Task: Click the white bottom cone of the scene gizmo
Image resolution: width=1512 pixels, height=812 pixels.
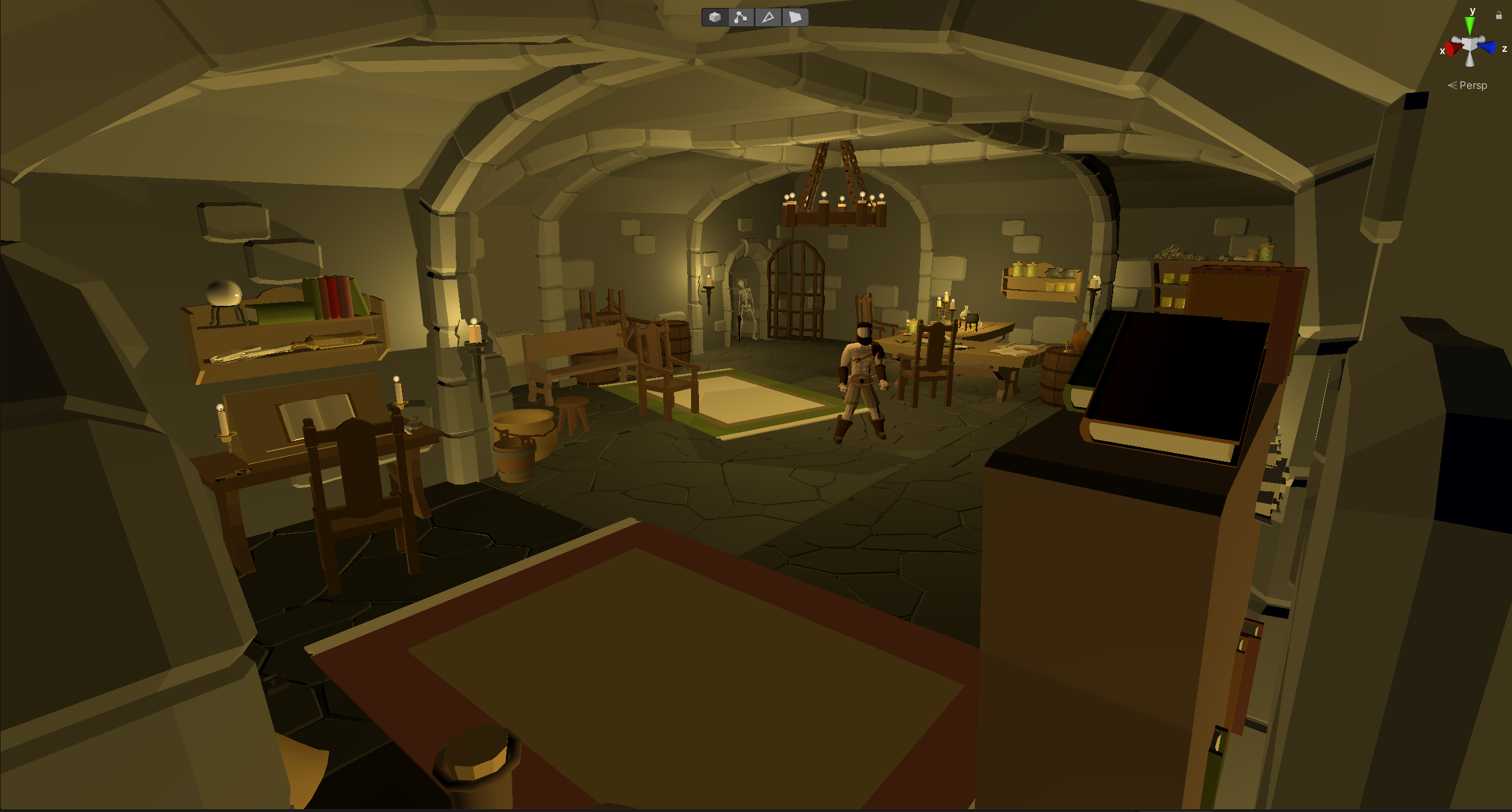Action: pyautogui.click(x=1470, y=60)
